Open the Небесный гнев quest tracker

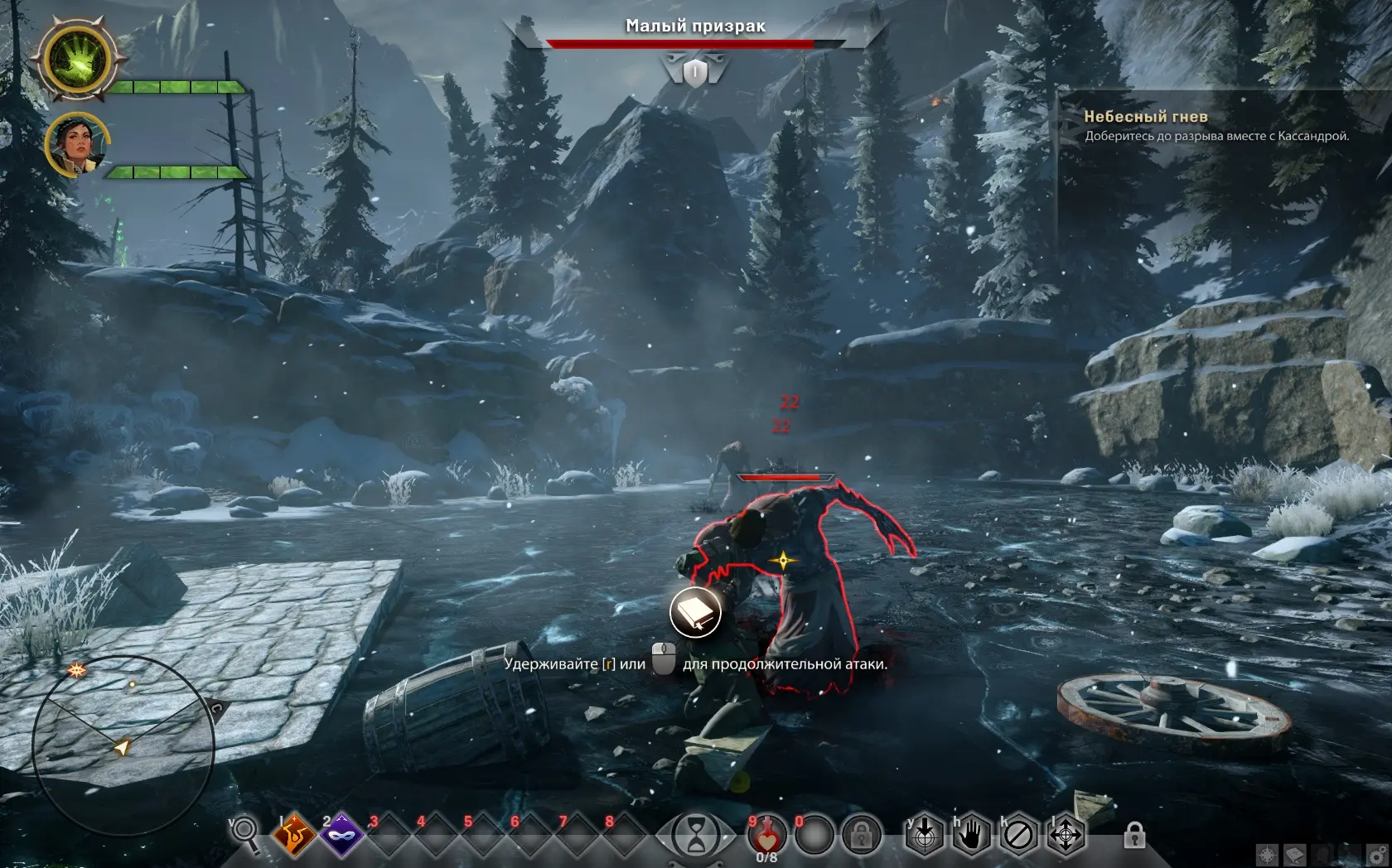[1145, 117]
